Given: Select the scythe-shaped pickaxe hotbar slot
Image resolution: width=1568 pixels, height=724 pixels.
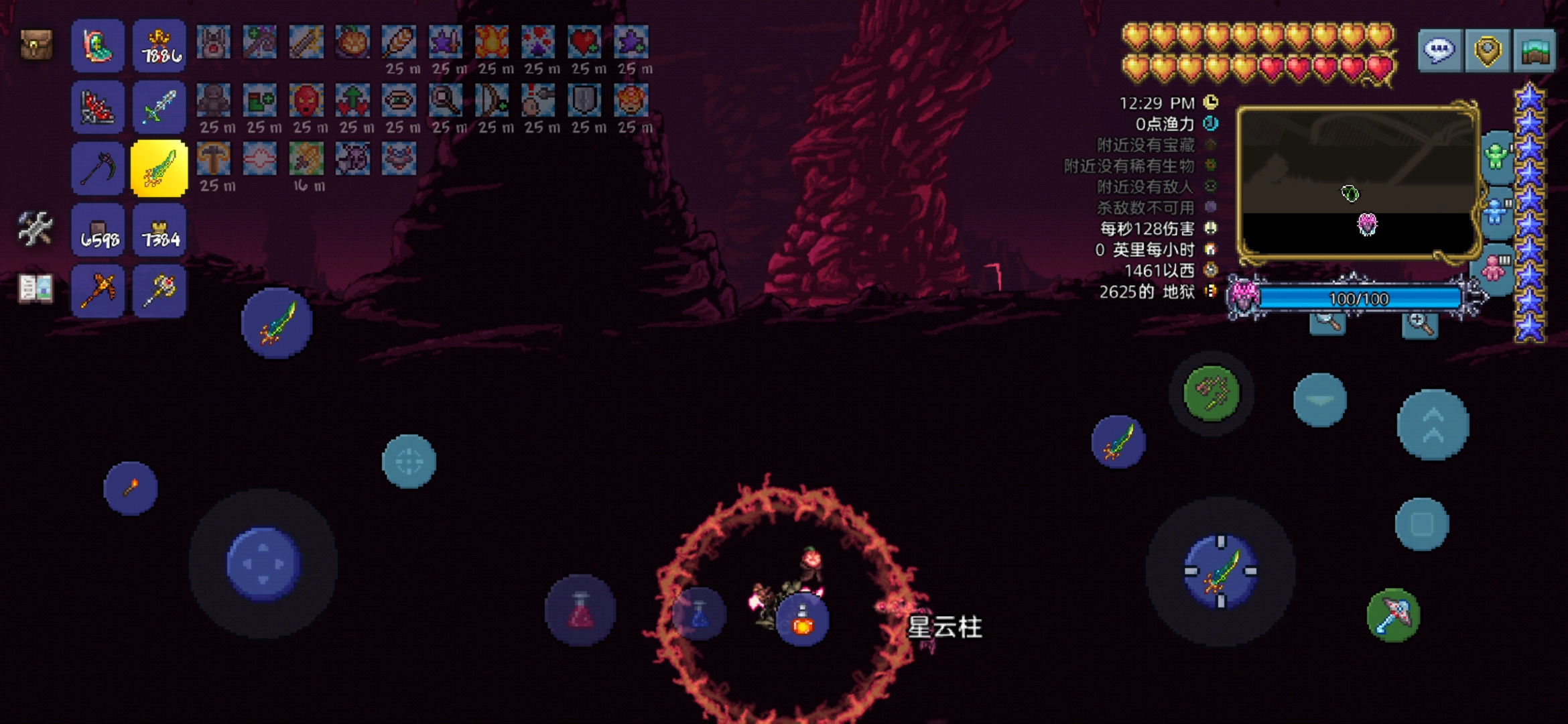Looking at the screenshot, I should point(98,169).
